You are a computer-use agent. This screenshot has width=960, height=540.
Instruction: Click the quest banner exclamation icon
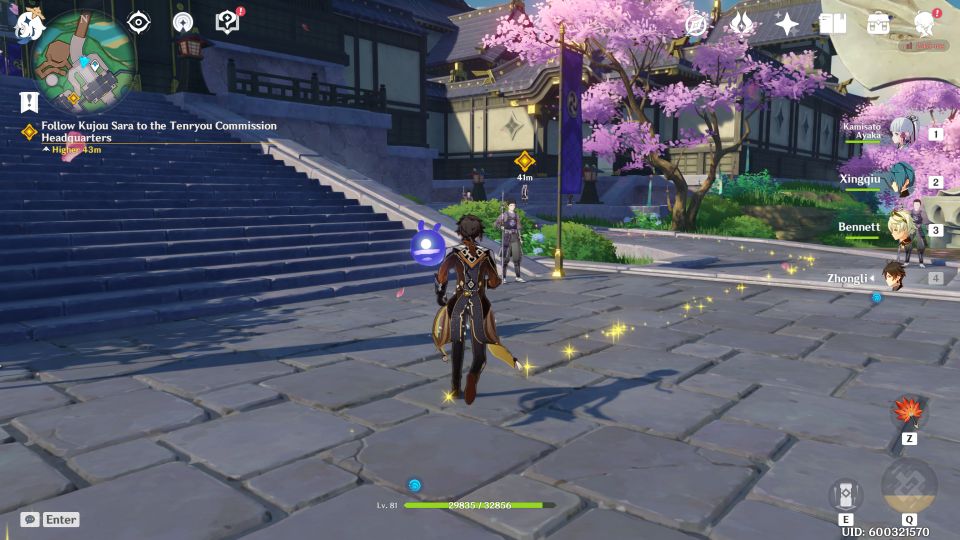tap(28, 101)
